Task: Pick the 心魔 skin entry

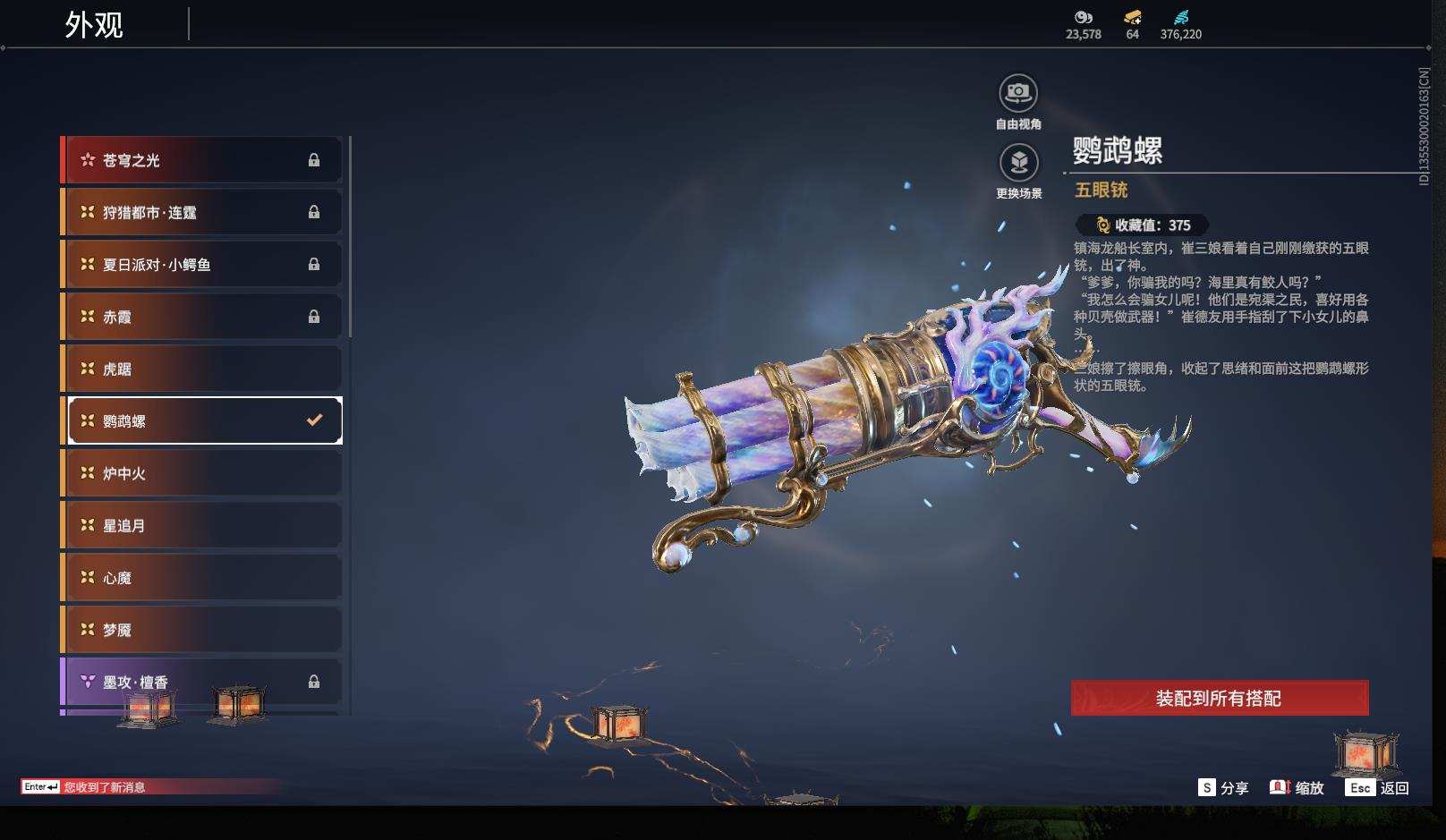Action: pyautogui.click(x=201, y=578)
